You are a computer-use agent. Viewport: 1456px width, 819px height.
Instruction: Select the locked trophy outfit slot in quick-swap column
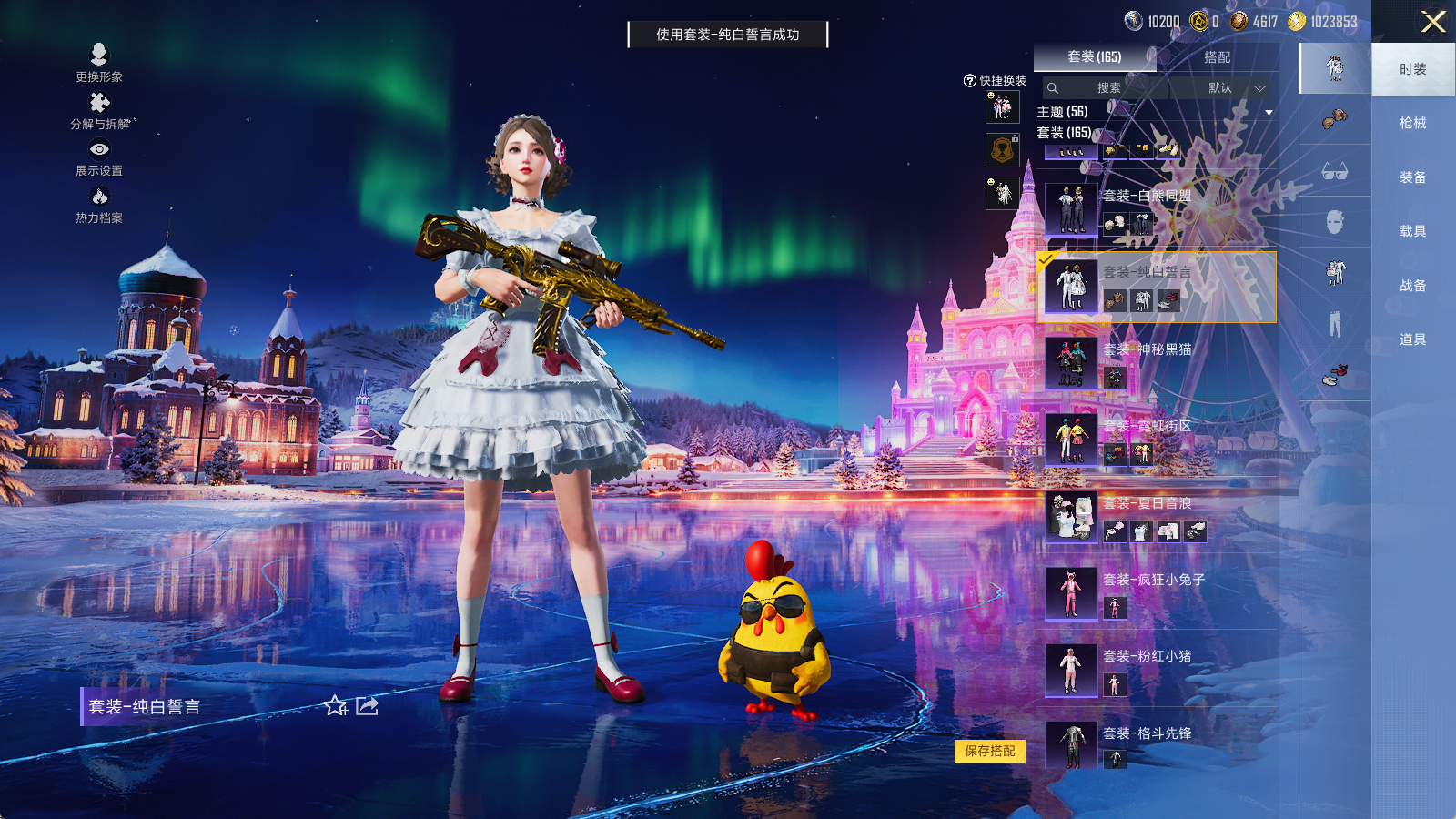pos(1002,150)
